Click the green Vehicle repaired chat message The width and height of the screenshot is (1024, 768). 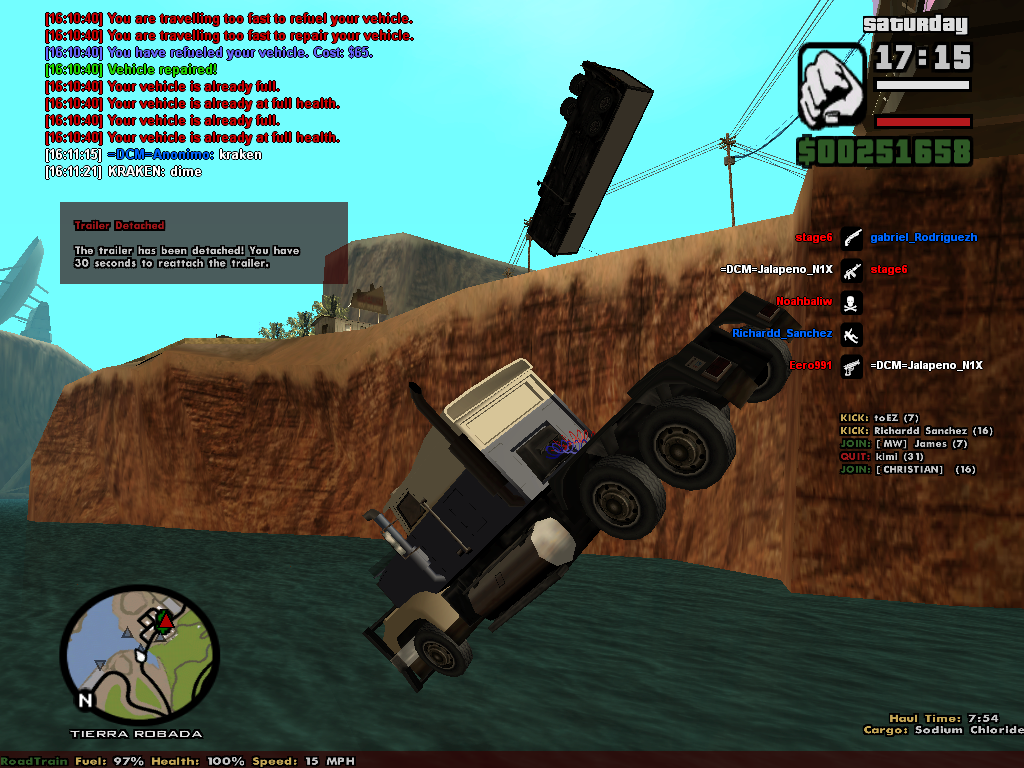click(130, 70)
